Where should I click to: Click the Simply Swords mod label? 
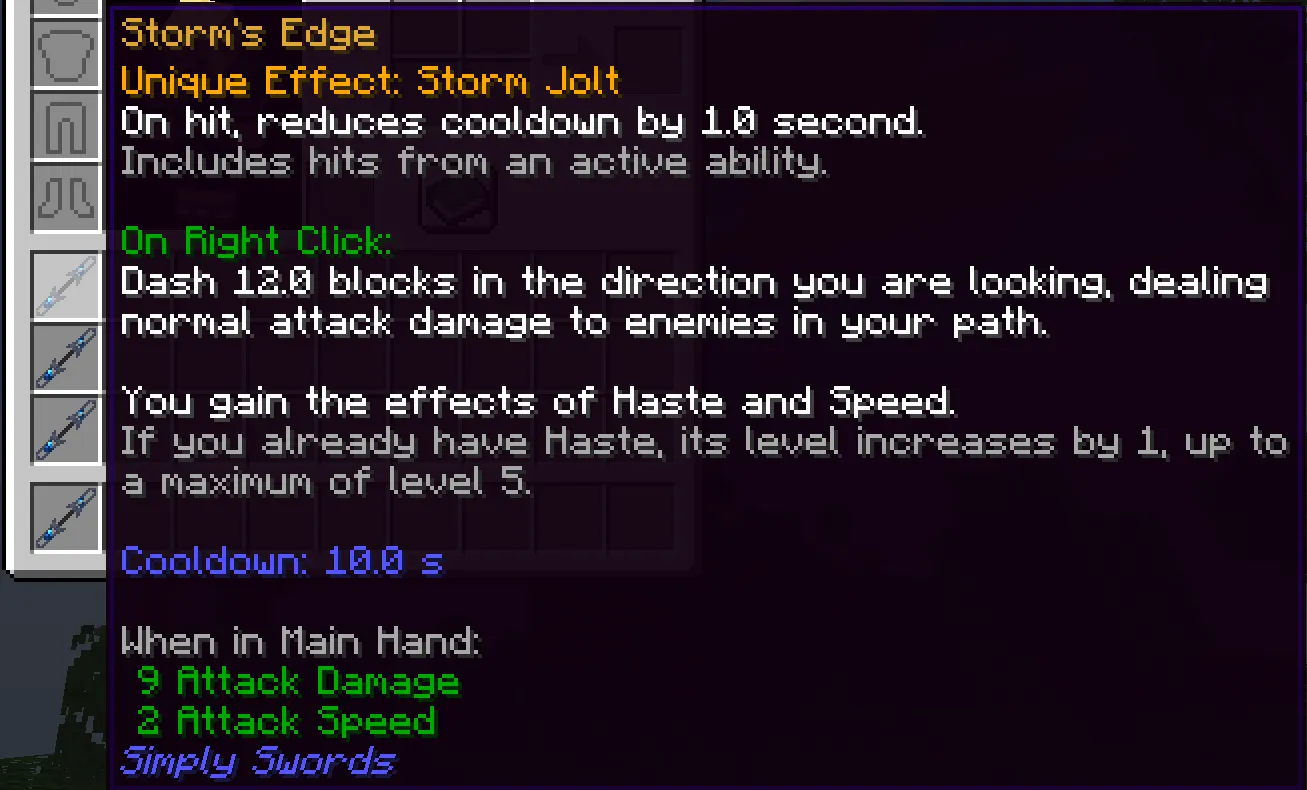255,762
